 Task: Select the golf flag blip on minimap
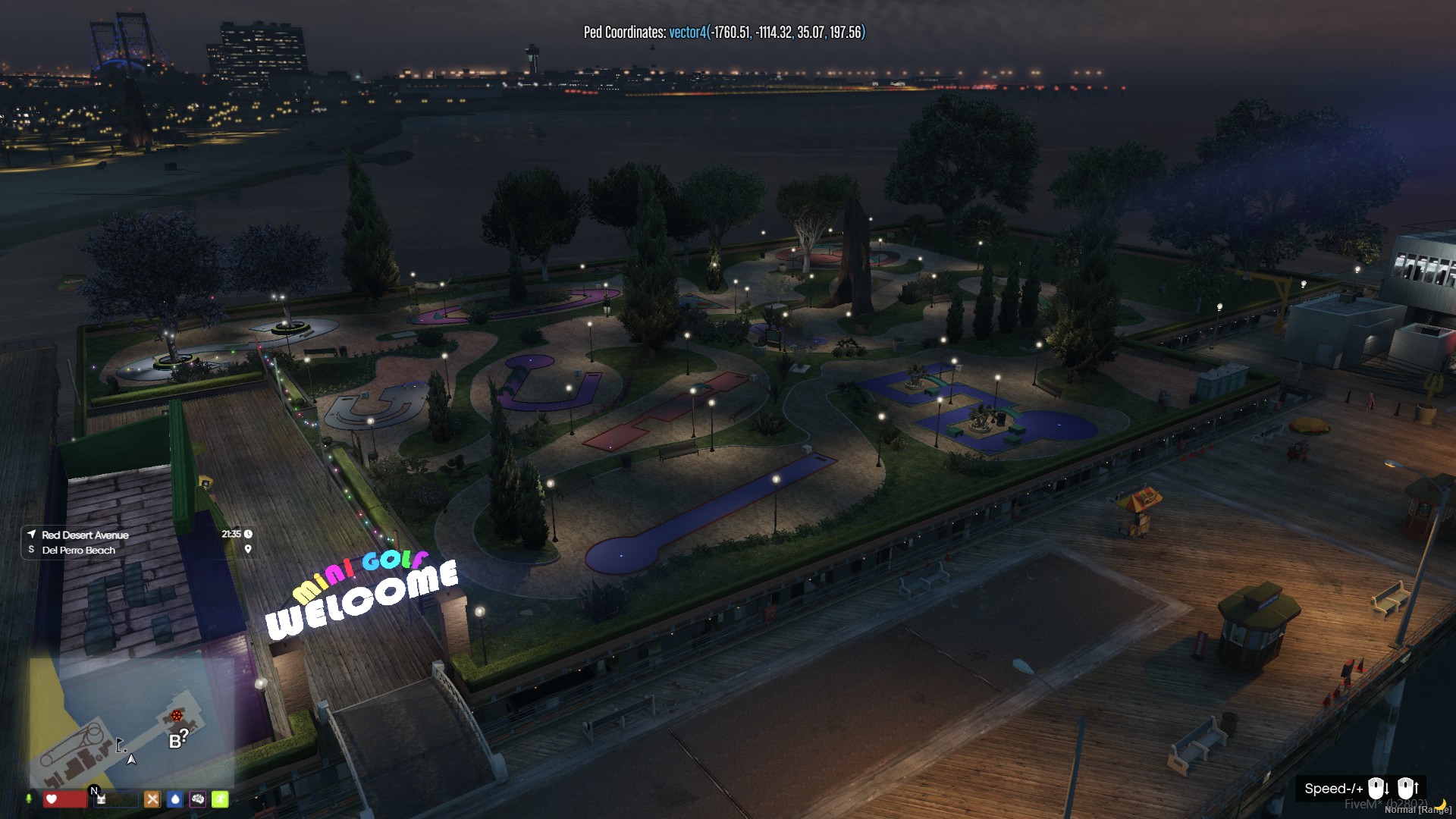click(120, 745)
